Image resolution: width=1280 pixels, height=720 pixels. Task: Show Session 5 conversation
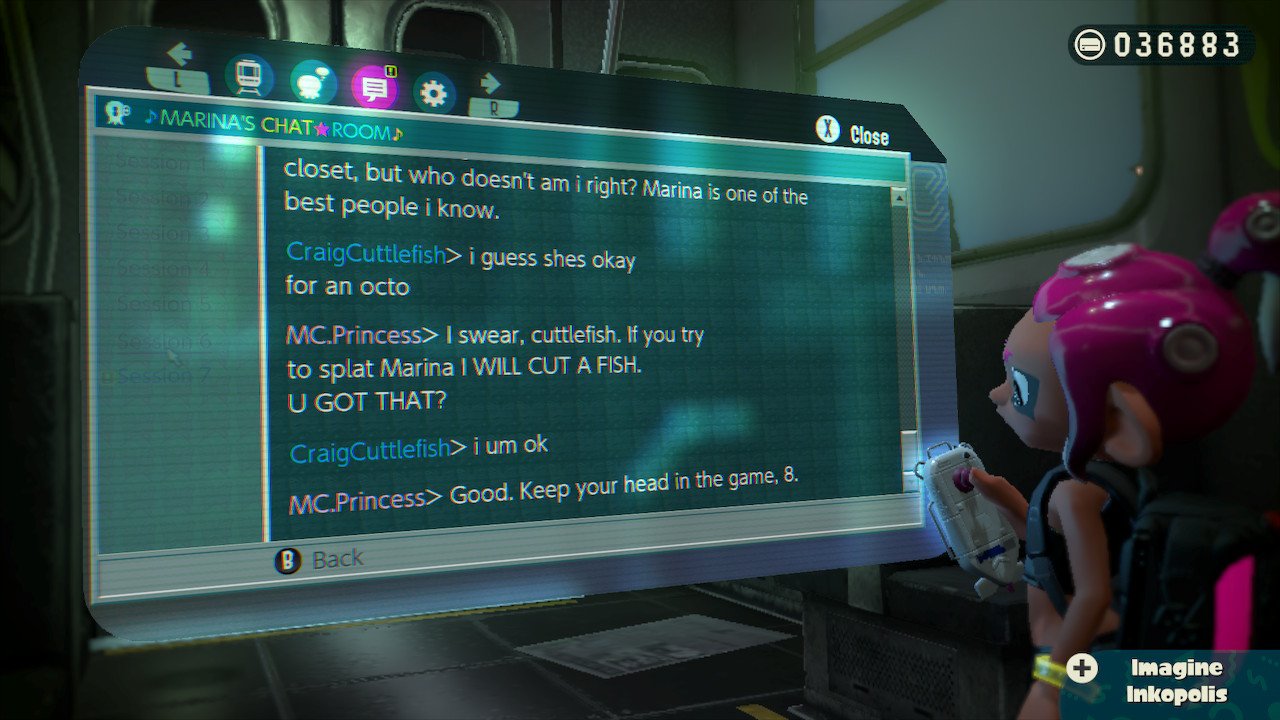tap(163, 303)
